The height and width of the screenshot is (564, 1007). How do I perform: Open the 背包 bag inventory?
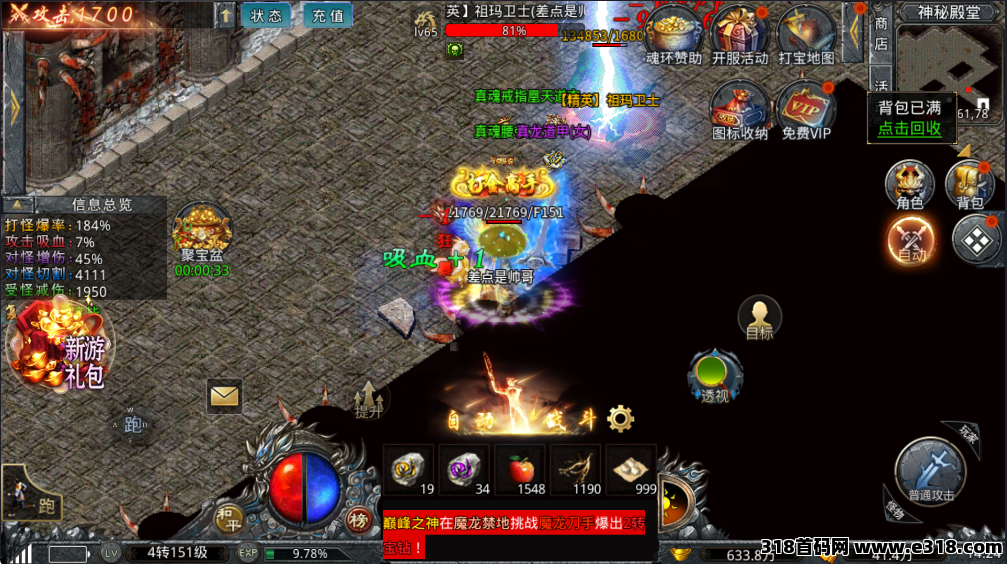[969, 182]
